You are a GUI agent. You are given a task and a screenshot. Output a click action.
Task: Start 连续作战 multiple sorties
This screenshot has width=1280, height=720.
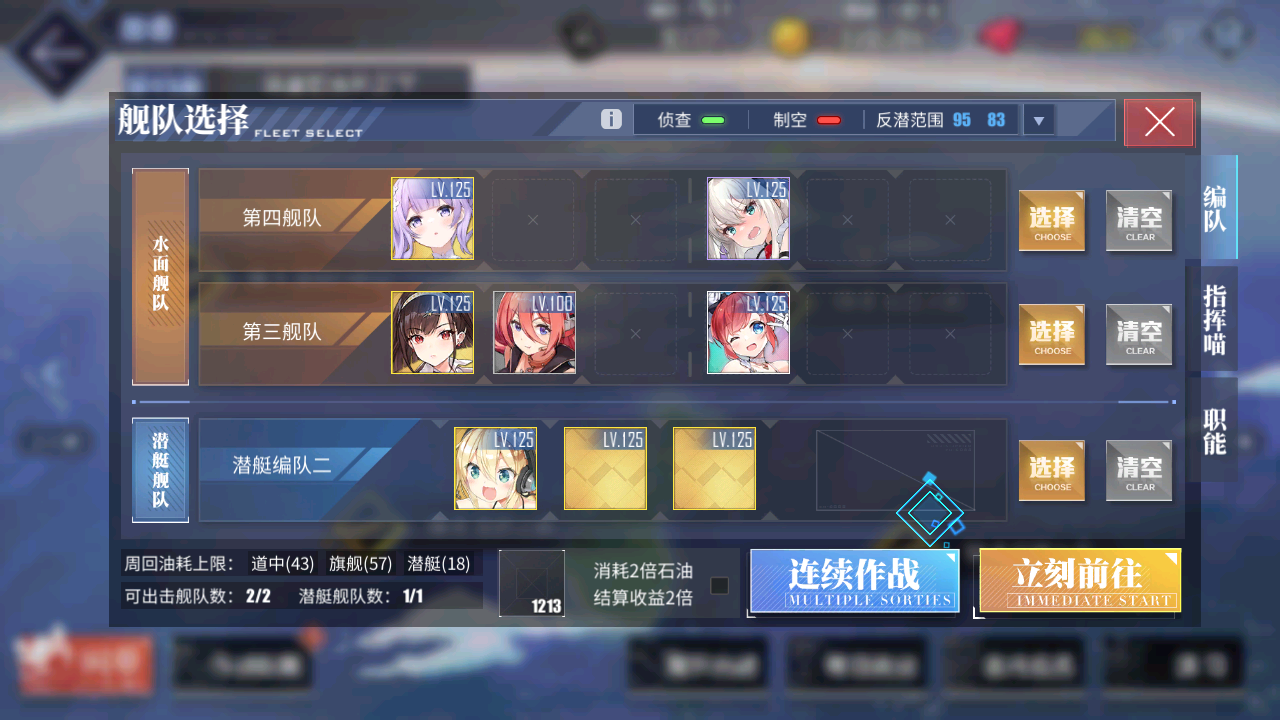coord(854,580)
